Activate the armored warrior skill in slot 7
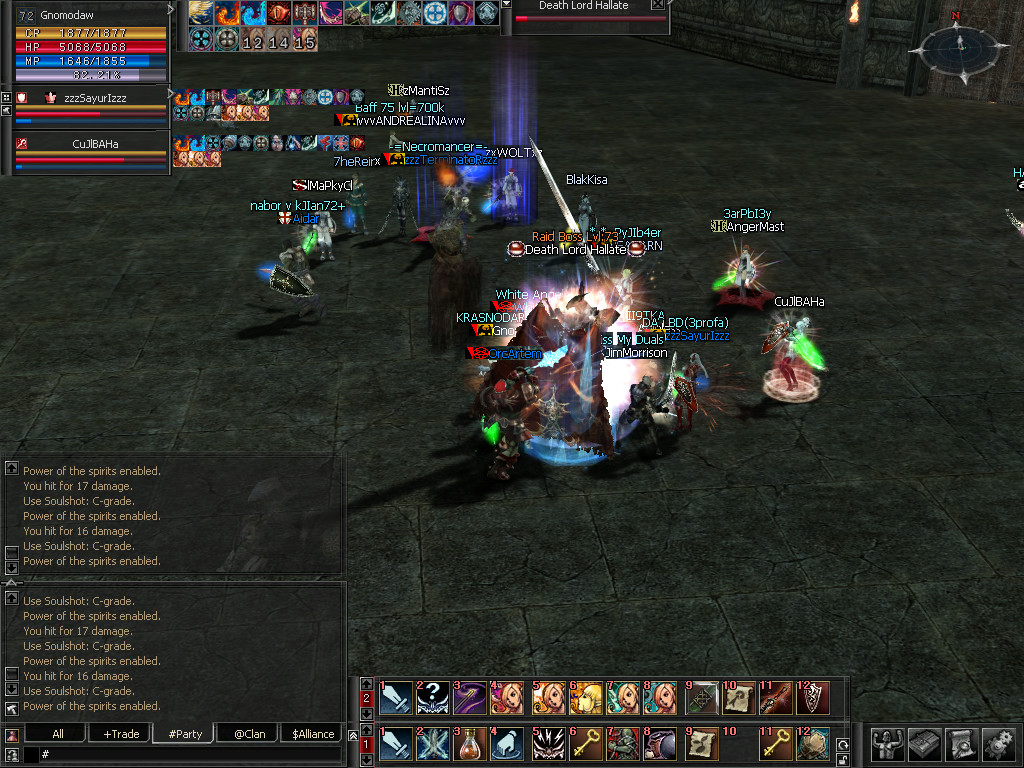1024x768 pixels. (621, 744)
